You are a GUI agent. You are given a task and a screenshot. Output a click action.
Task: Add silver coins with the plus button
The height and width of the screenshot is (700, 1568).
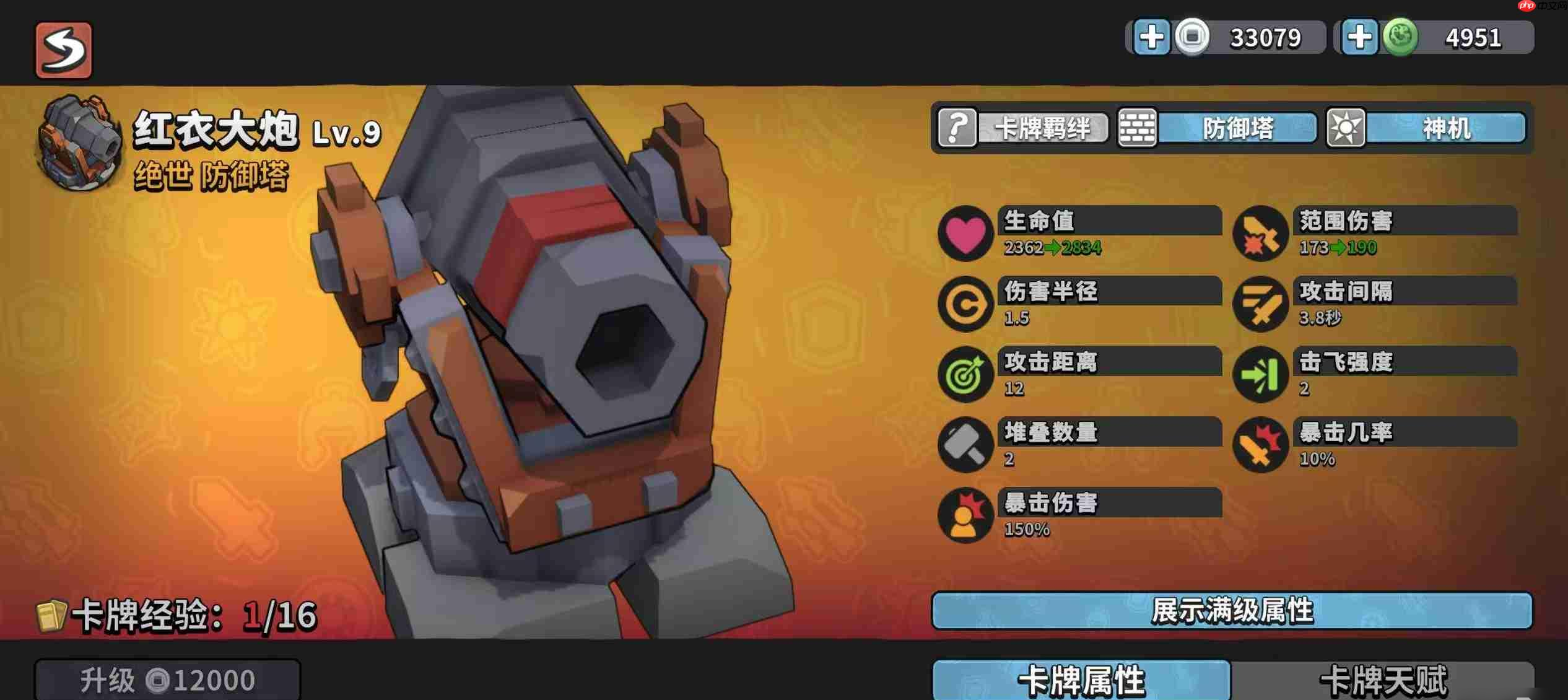point(1151,37)
